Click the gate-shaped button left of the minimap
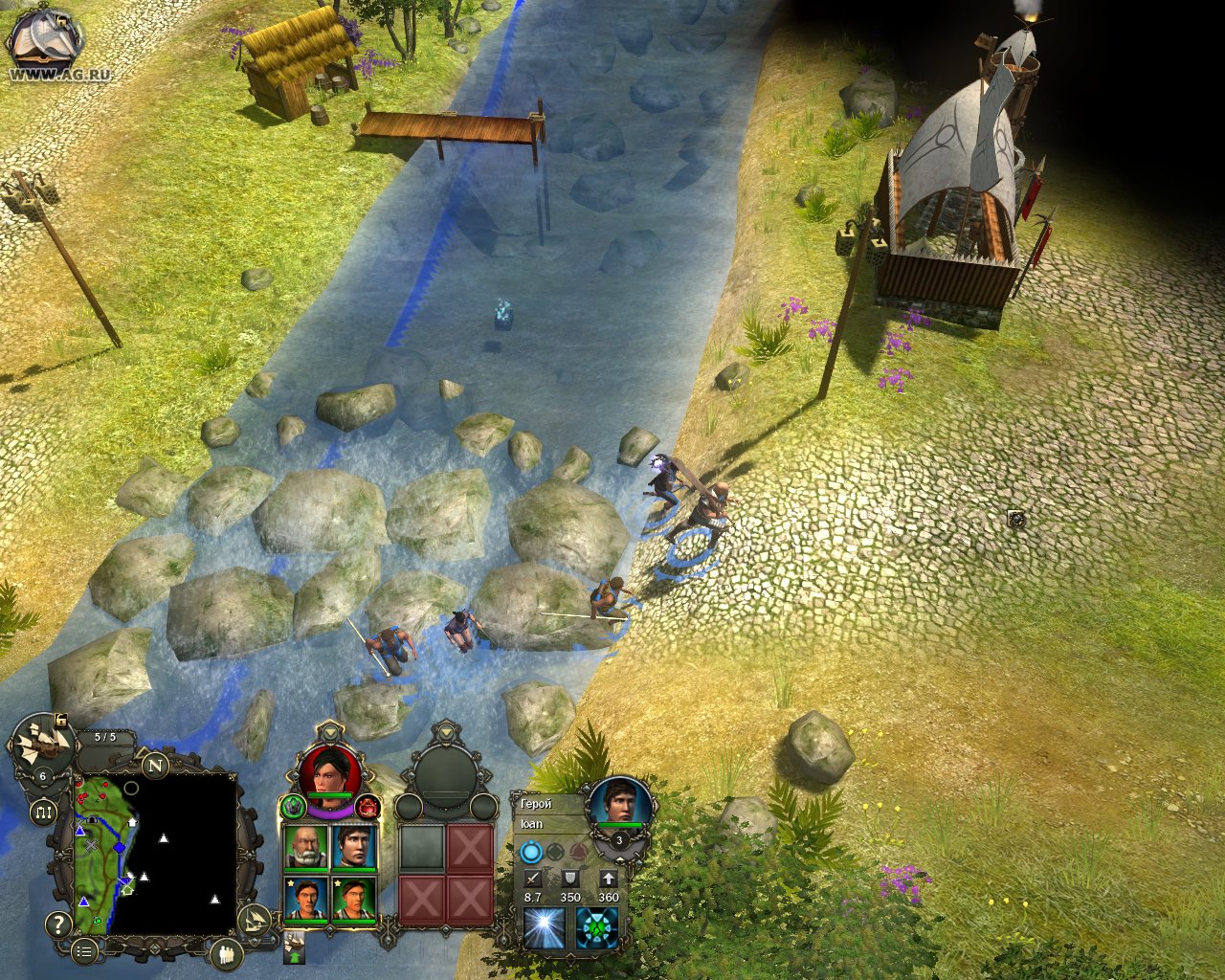The image size is (1225, 980). pos(43,813)
